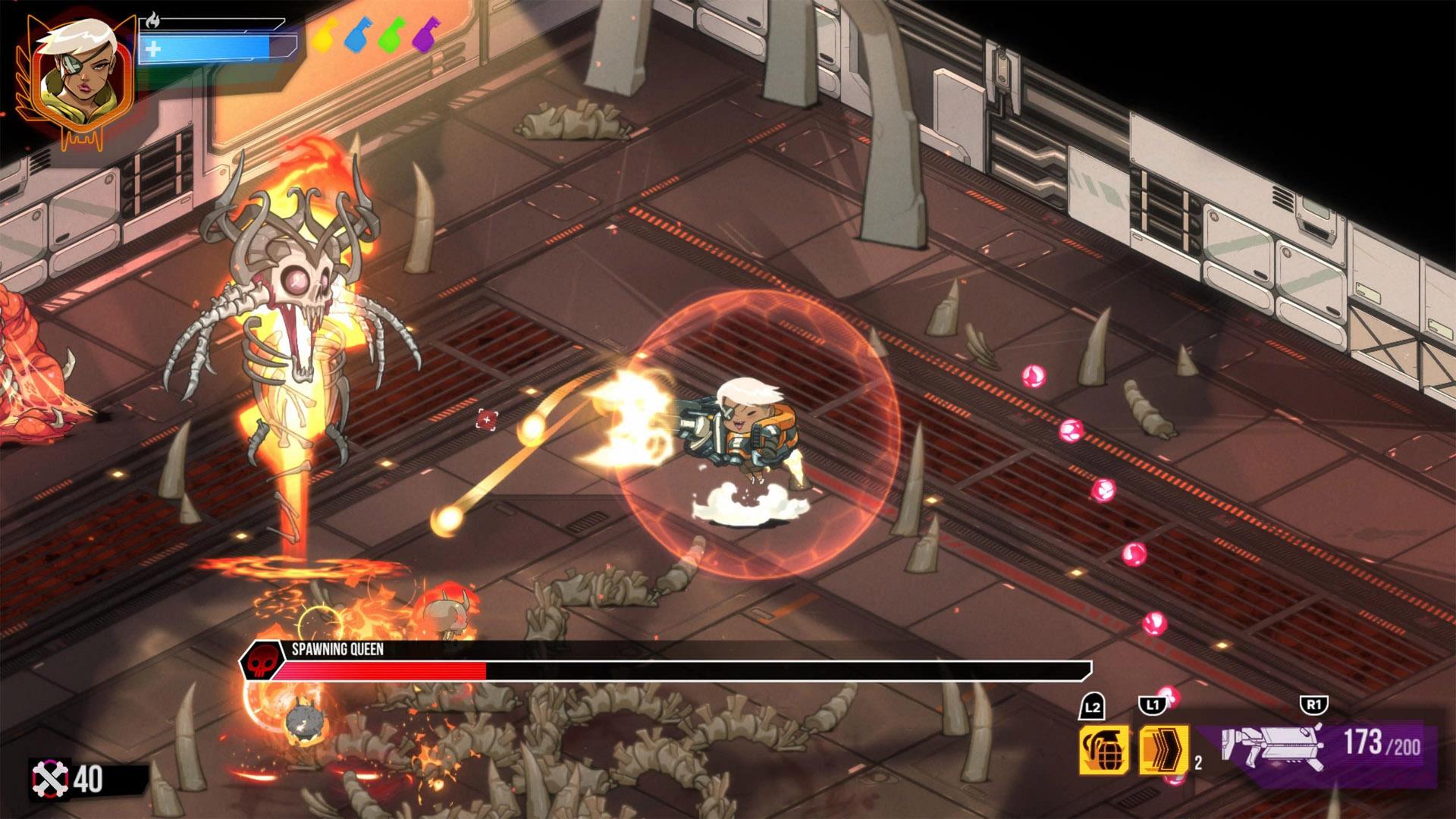
Task: Select the purple keycard icon
Action: coord(425,36)
